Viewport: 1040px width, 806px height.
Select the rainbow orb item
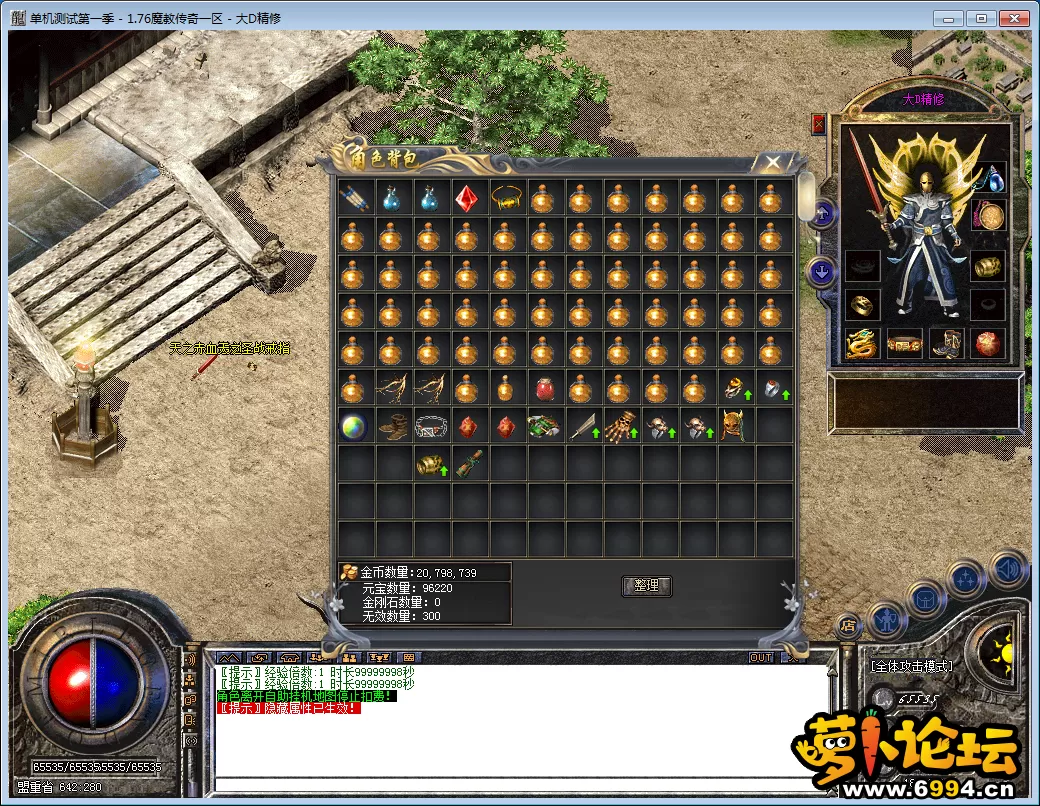pyautogui.click(x=353, y=426)
